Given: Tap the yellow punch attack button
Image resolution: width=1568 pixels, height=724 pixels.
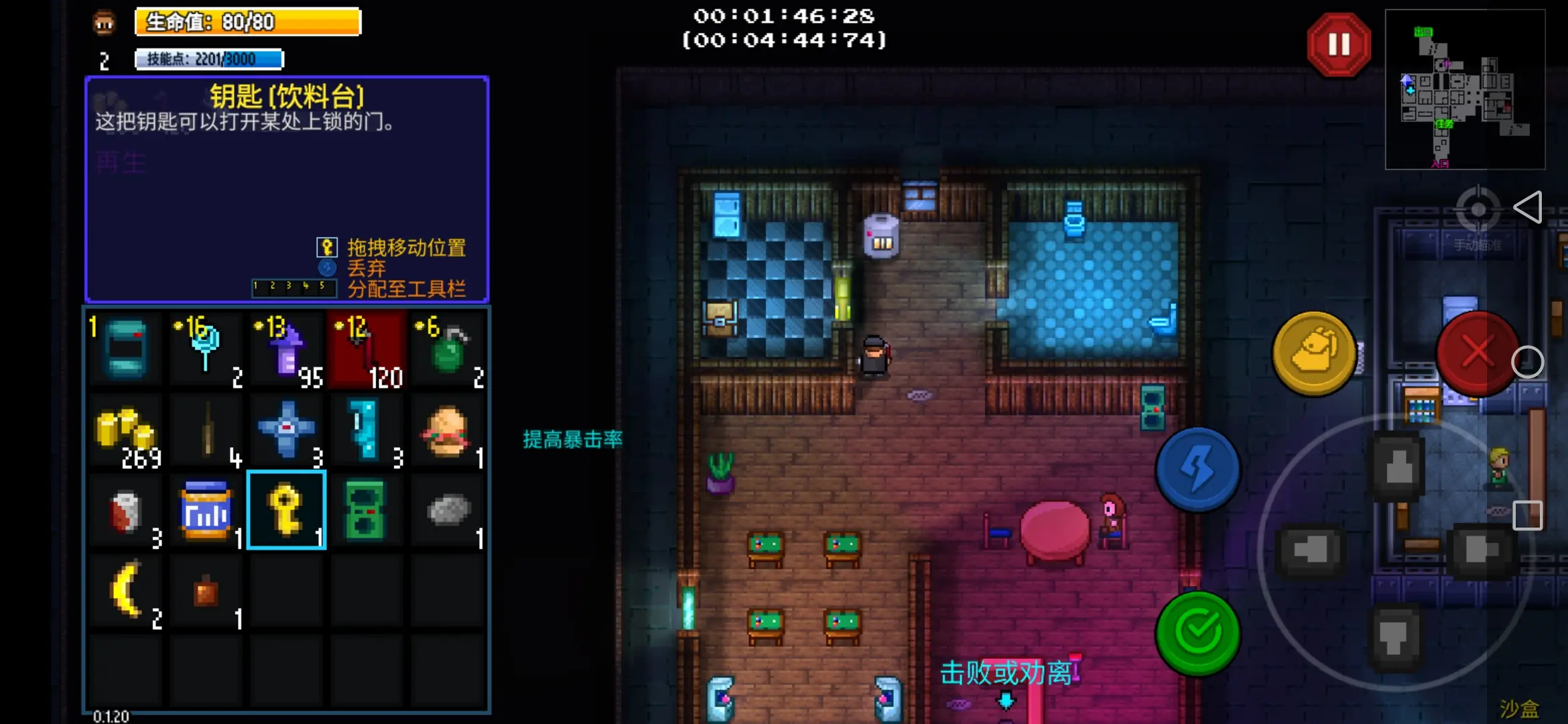Looking at the screenshot, I should tap(1313, 353).
